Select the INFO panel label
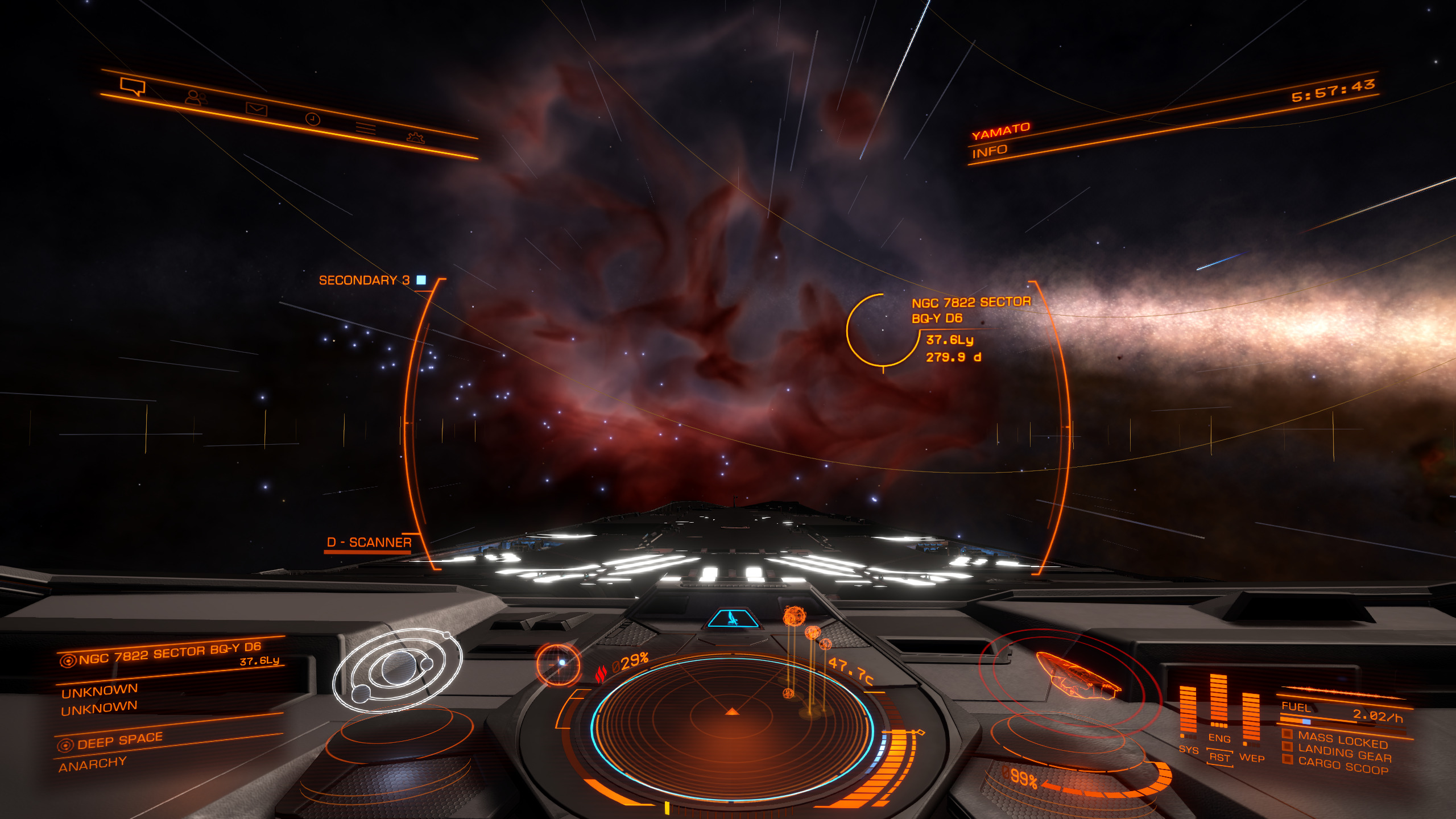Screen dimensions: 1456x819 (x=990, y=151)
